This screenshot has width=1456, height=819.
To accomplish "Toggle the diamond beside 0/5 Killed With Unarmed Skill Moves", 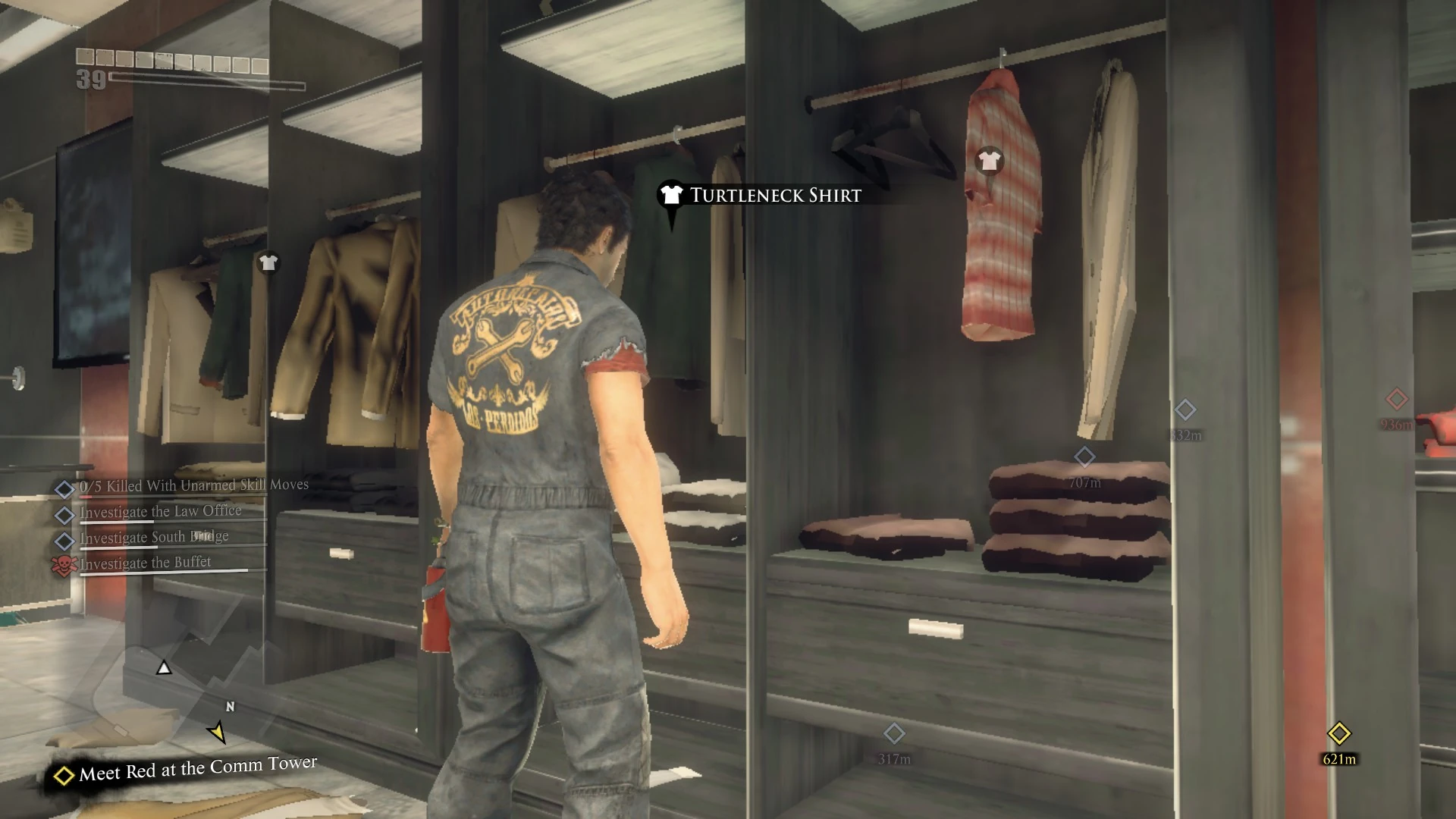I will coord(64,486).
